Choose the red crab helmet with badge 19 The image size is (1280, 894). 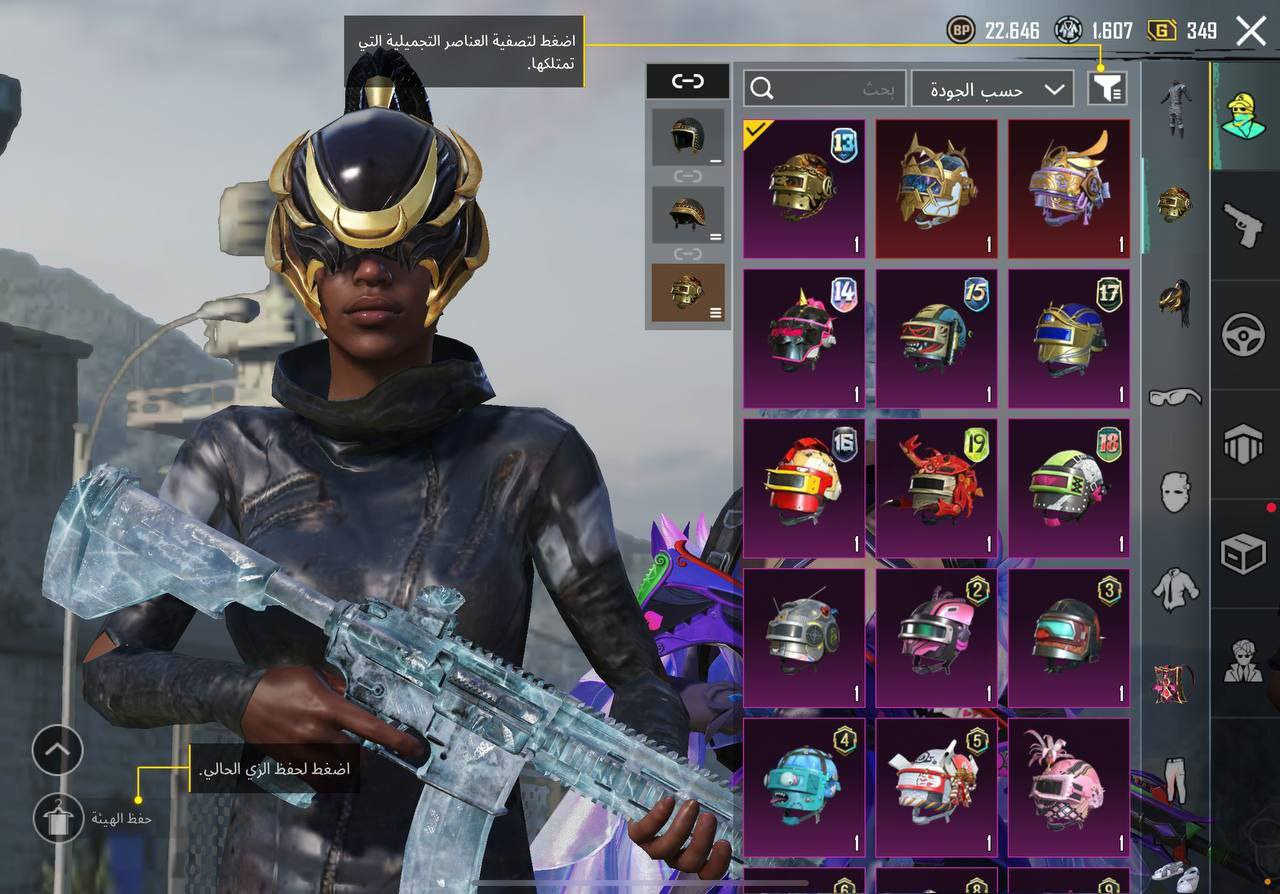click(936, 488)
